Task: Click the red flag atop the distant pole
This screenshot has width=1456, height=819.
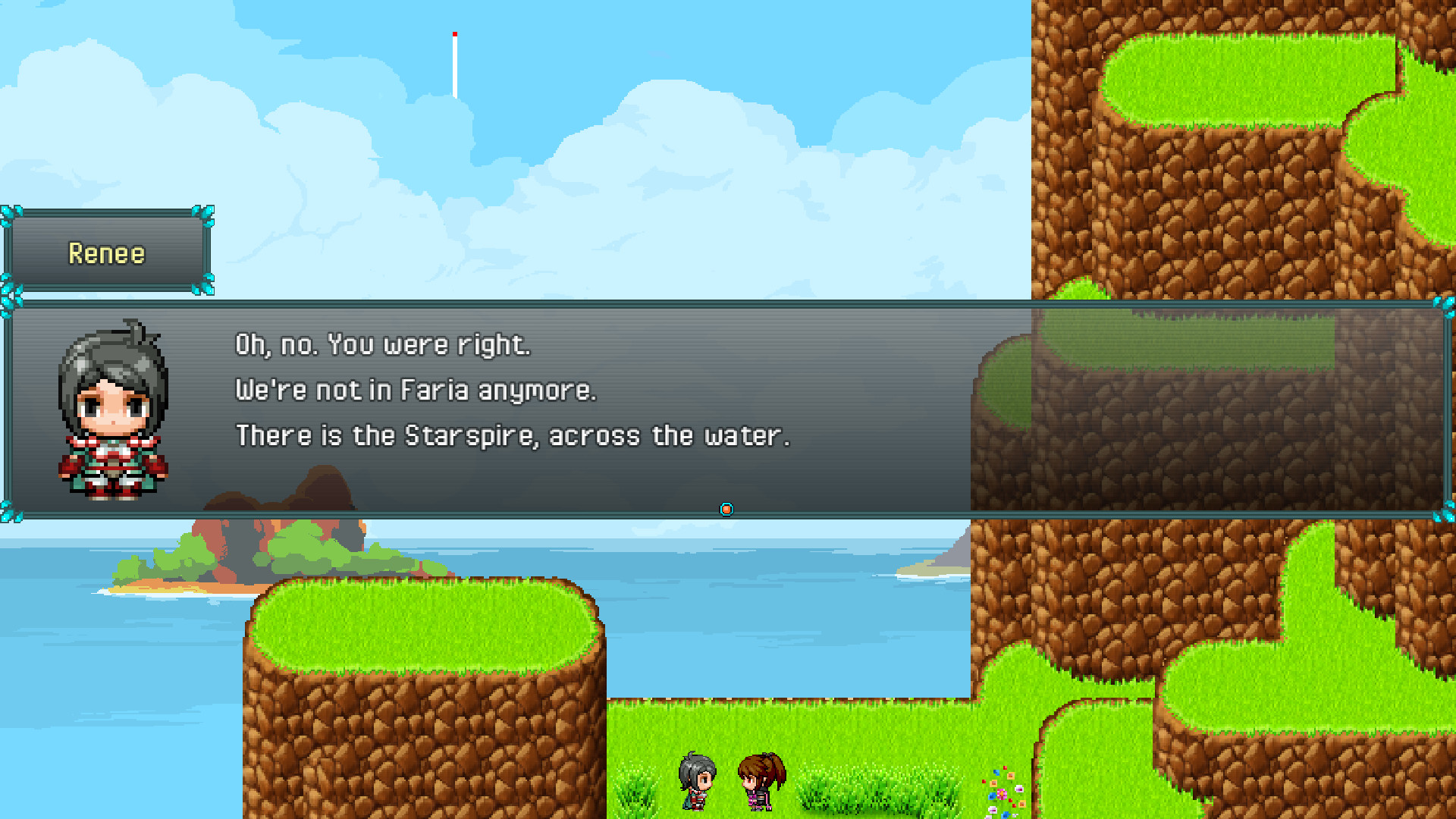Action: (454, 35)
